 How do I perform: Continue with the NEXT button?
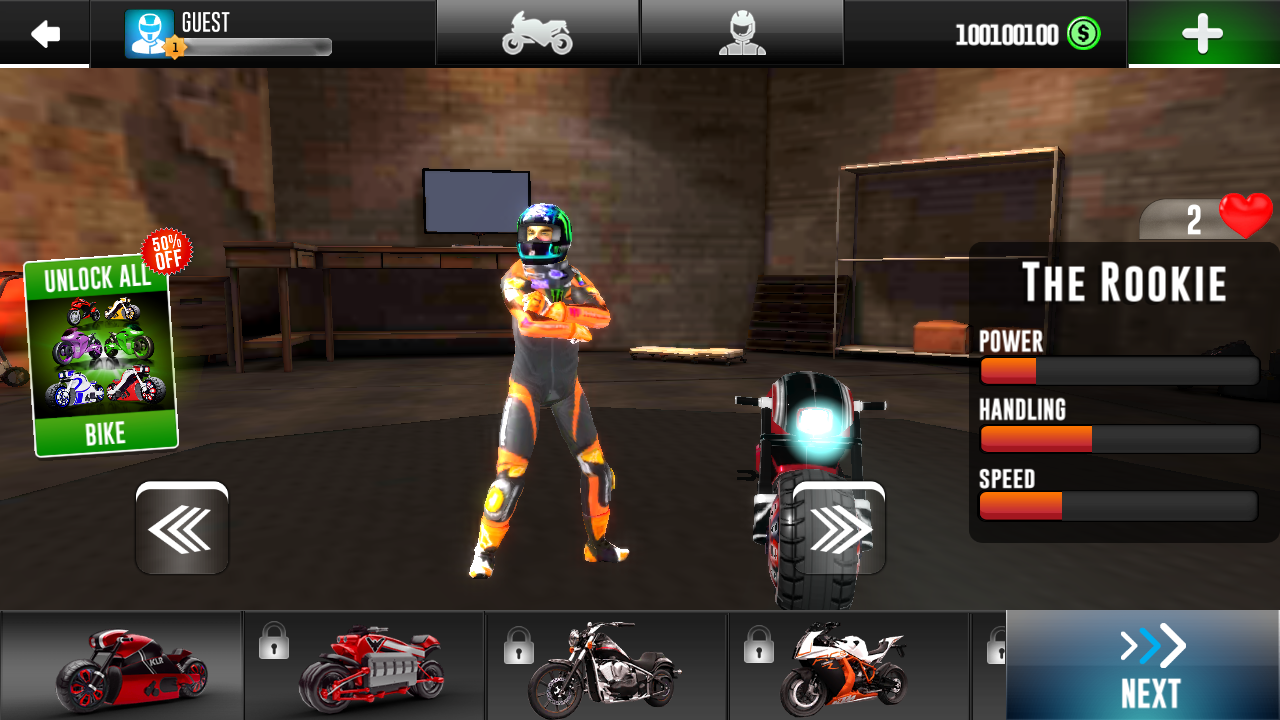click(x=1143, y=666)
